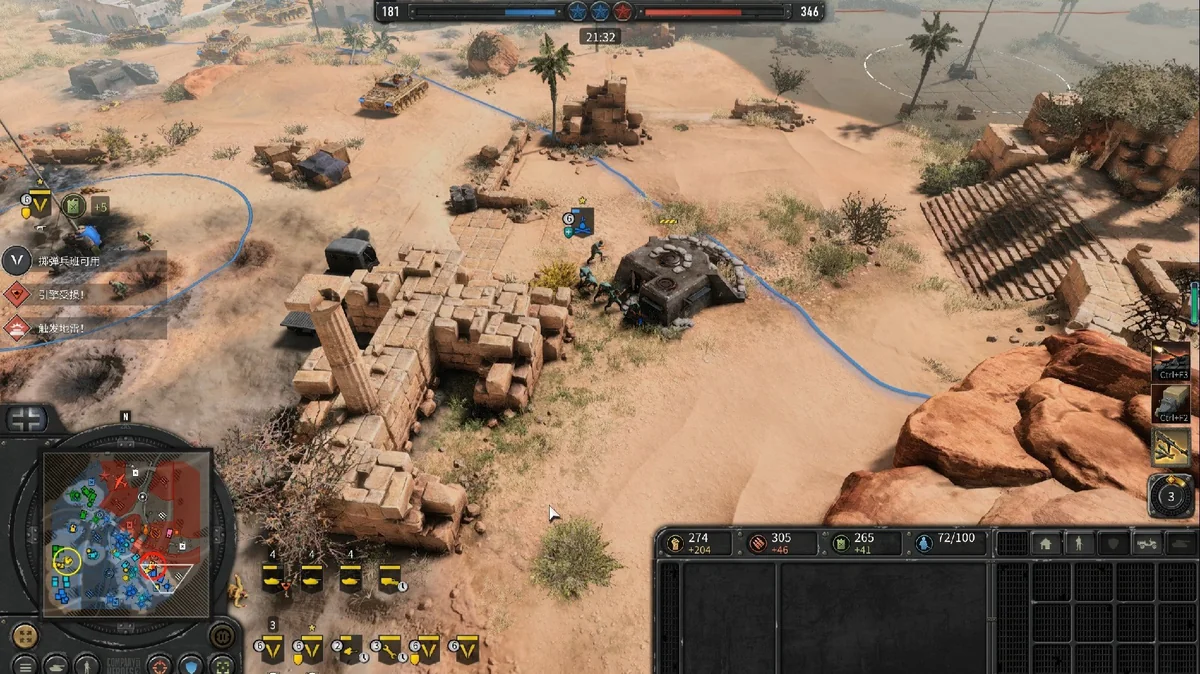Click the round pause-style button beside minimap
This screenshot has height=674, width=1200.
(x=222, y=636)
